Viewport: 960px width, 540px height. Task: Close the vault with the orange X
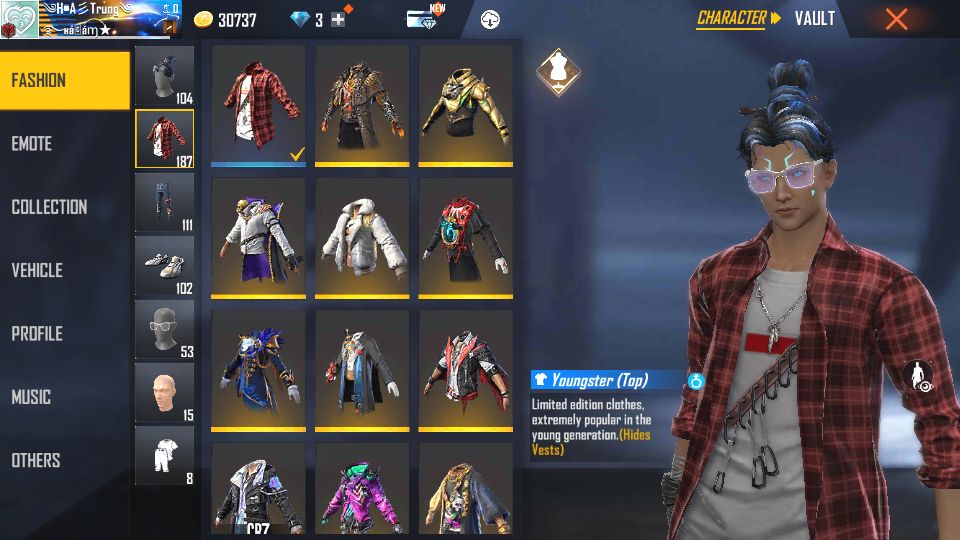pyautogui.click(x=896, y=19)
